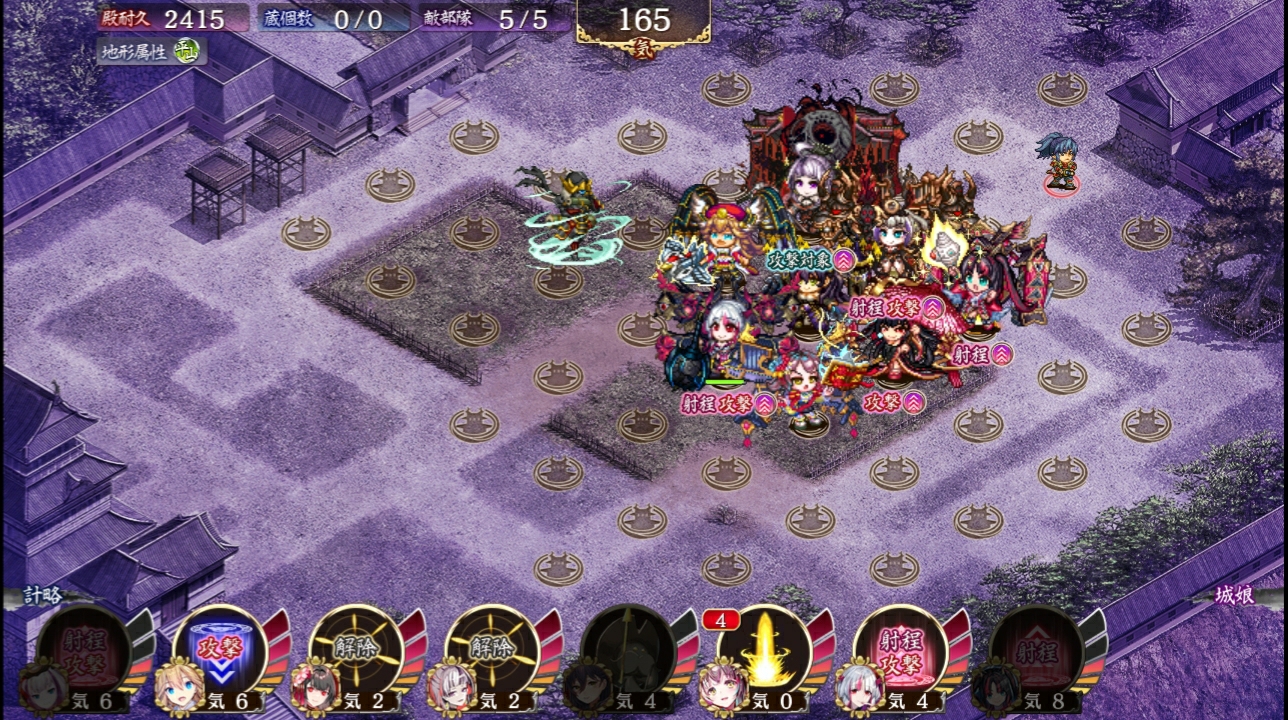This screenshot has width=1288, height=720.
Task: Use the 解除 strategy with the white-haired portrait
Action: tap(491, 650)
